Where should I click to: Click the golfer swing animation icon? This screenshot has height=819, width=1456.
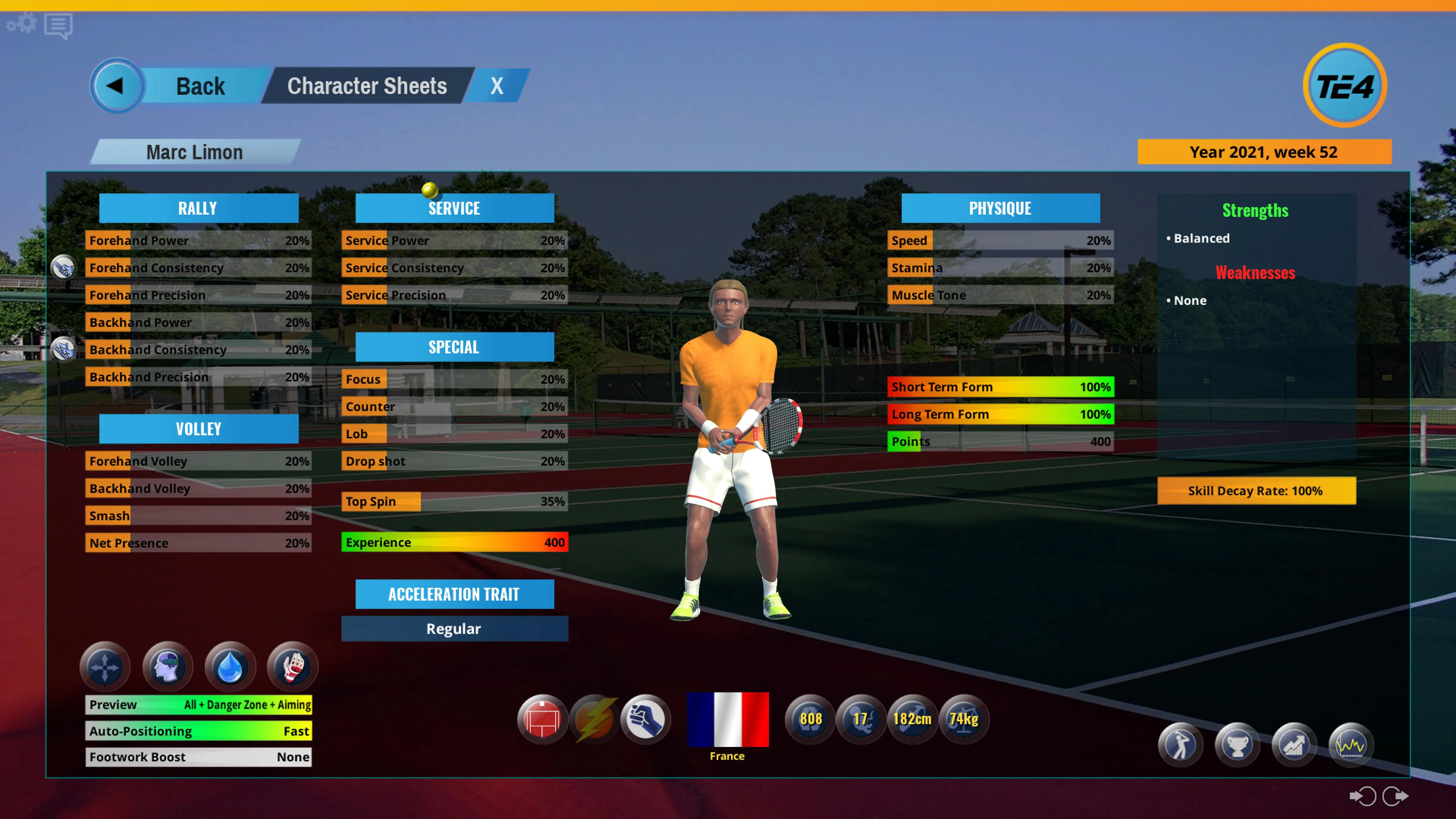[x=1180, y=745]
